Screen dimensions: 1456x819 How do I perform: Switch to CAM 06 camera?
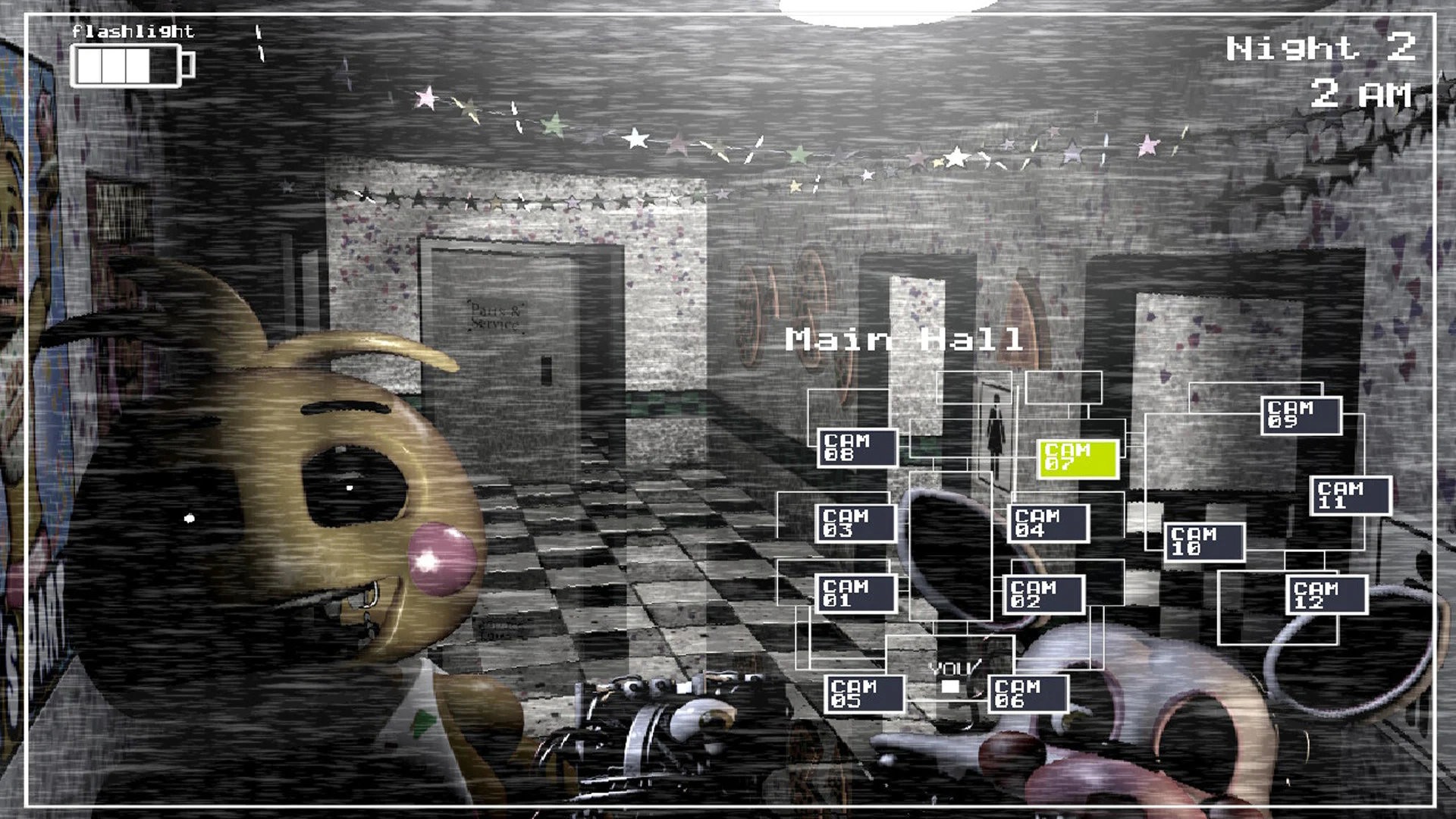pos(1029,693)
